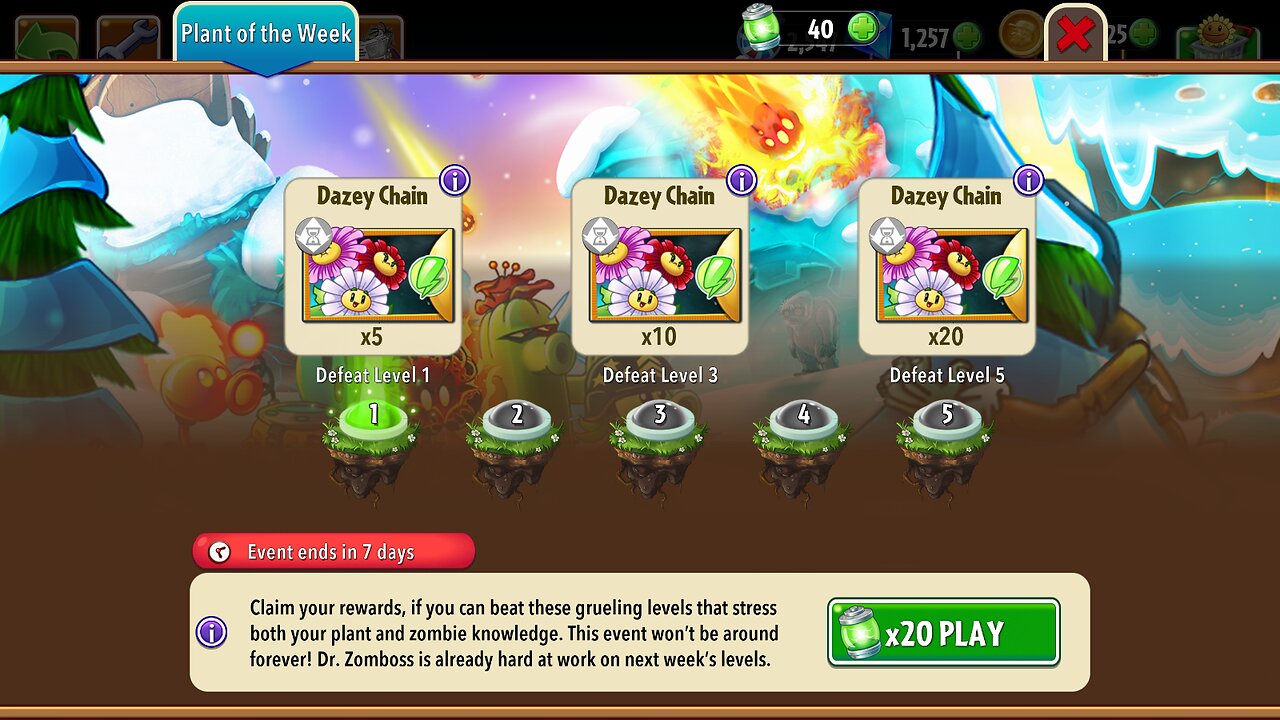Open settings via the wrench icon

click(125, 35)
